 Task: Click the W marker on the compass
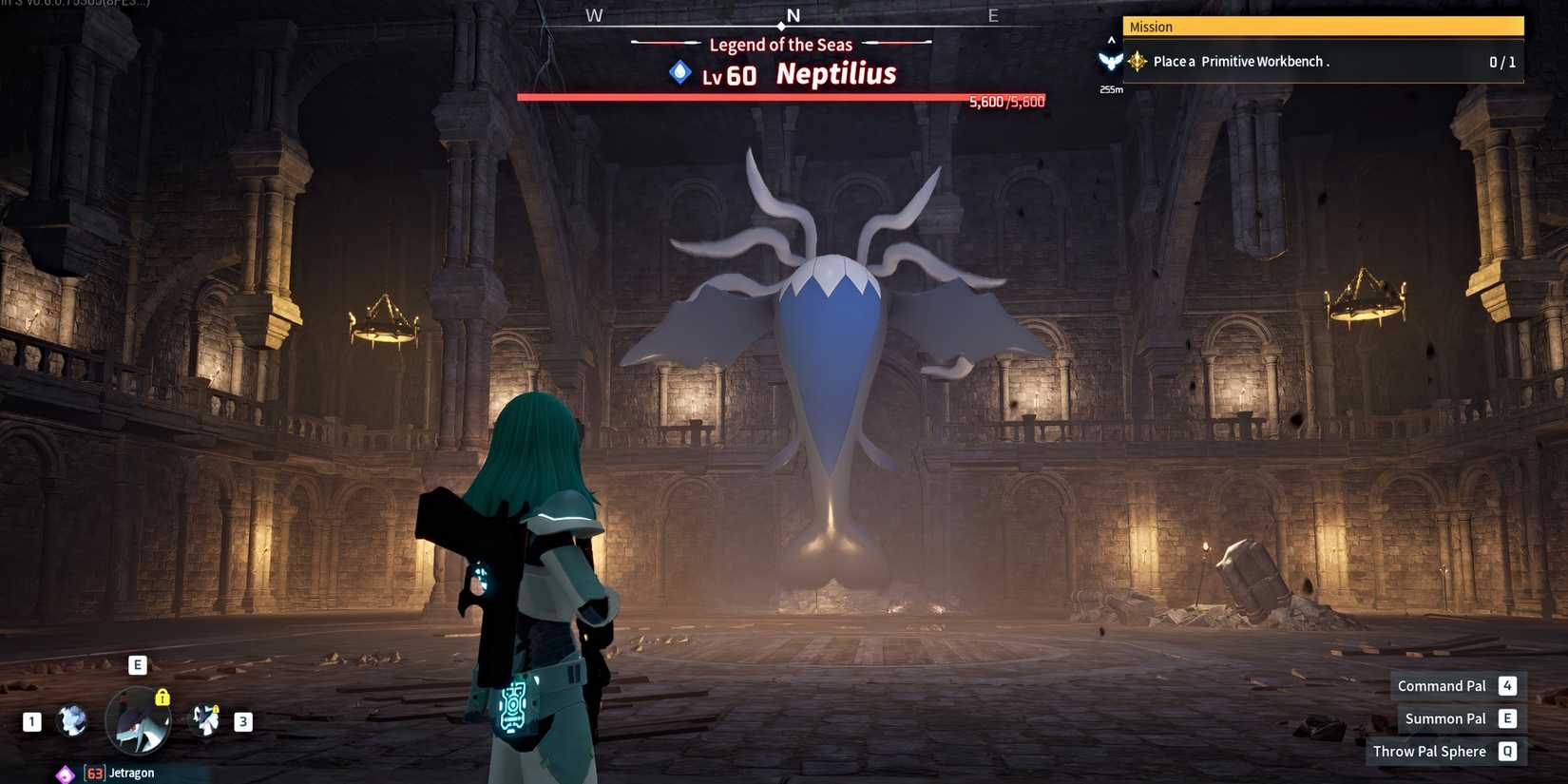click(595, 14)
